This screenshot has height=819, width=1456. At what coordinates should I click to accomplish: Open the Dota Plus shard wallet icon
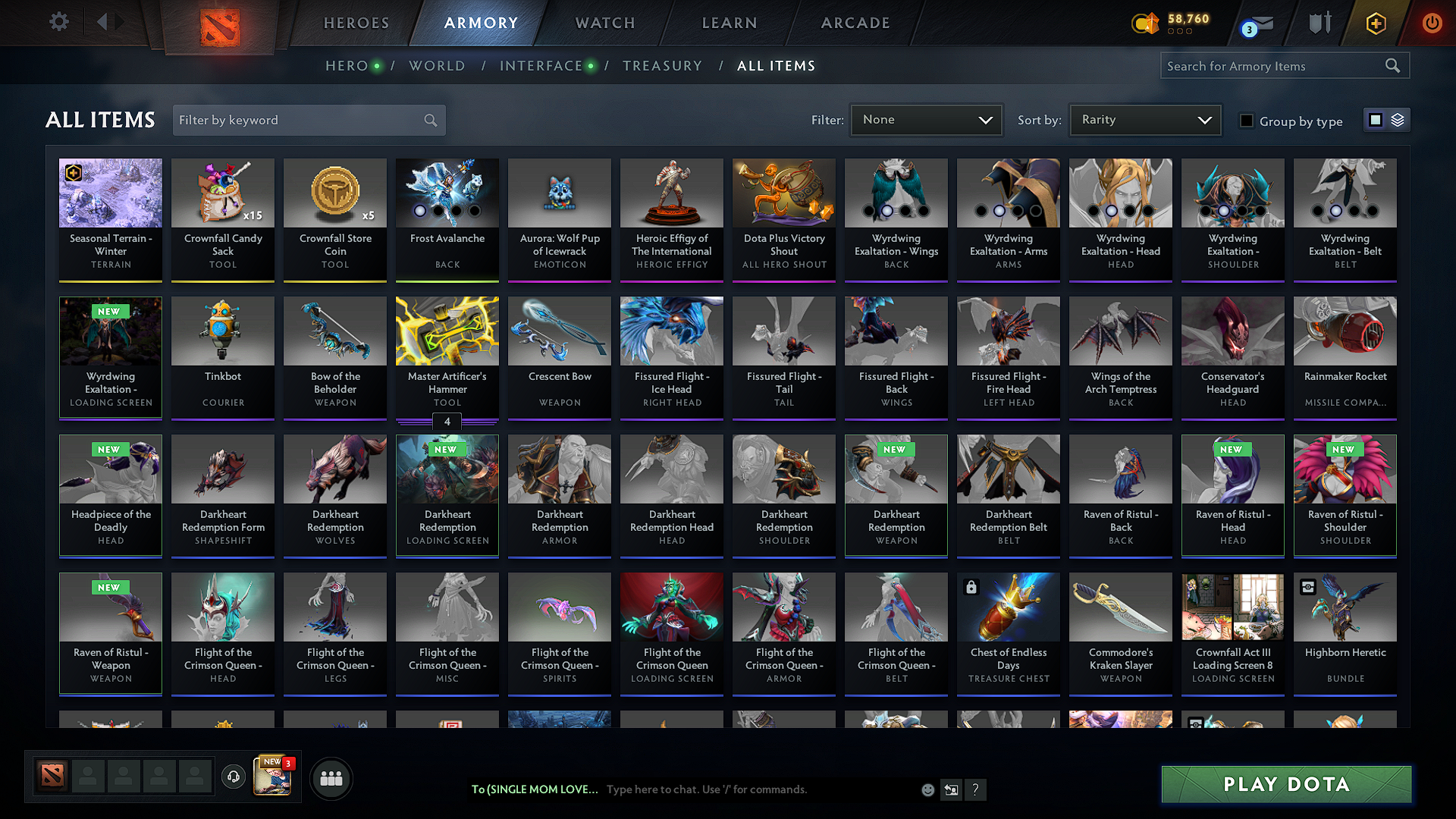coord(1145,24)
